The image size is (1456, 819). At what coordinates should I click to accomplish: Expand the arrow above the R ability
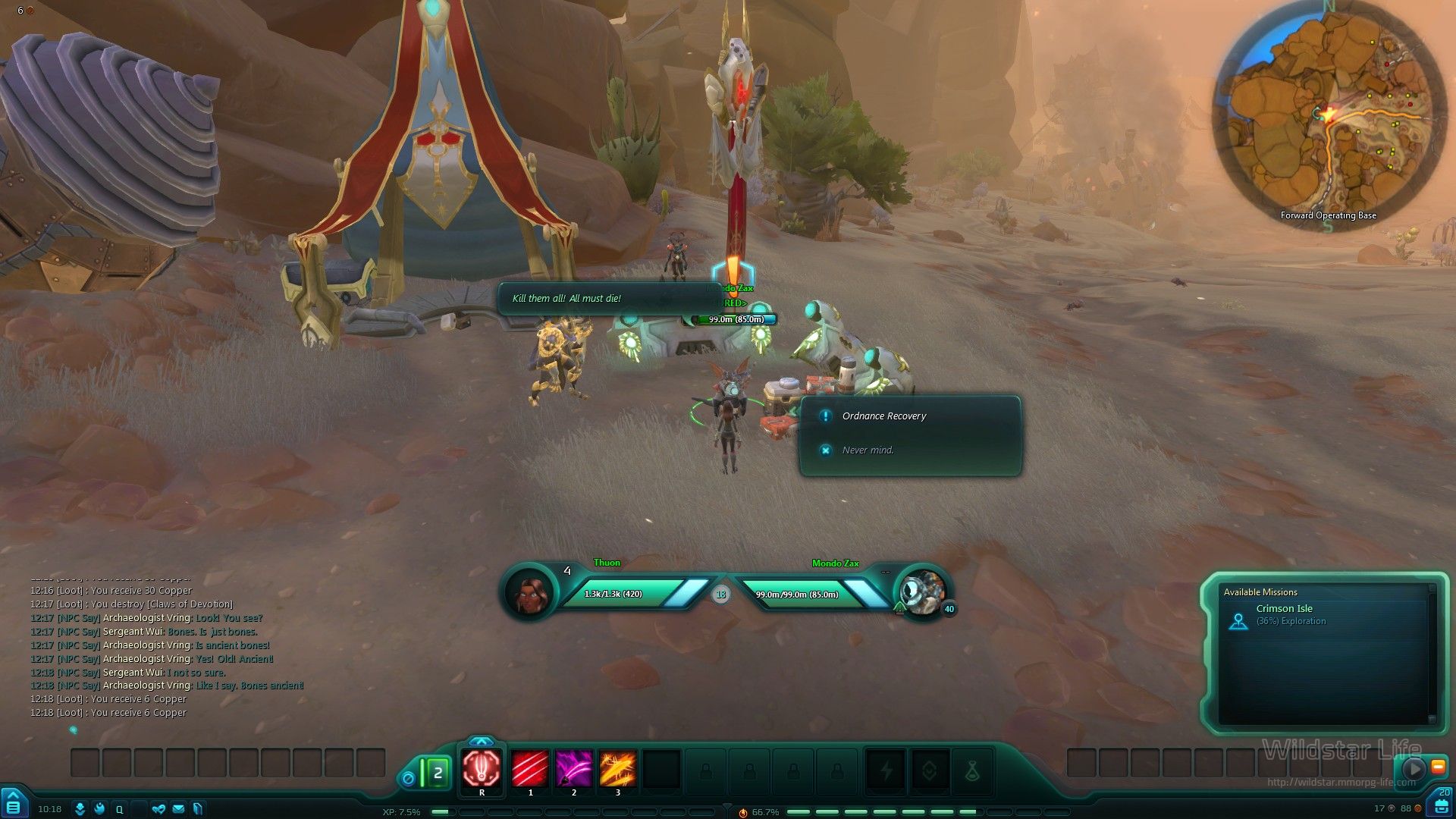pyautogui.click(x=482, y=741)
